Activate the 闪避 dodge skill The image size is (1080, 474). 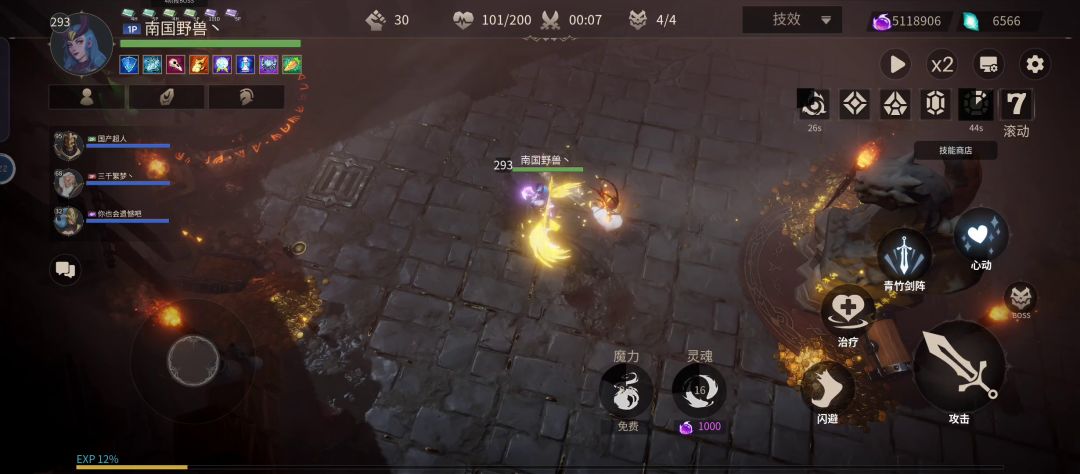(828, 388)
